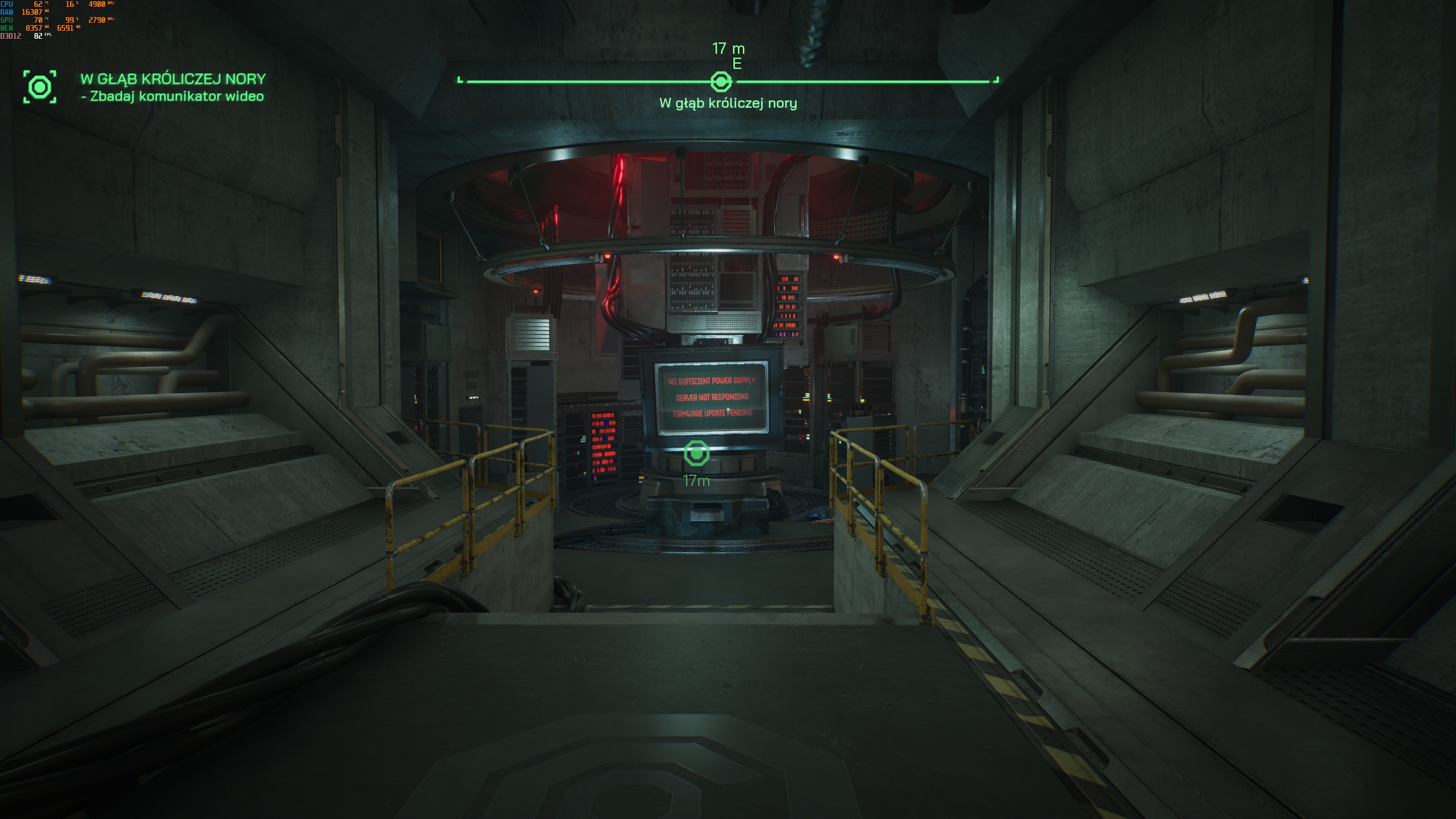This screenshot has width=1456, height=819.
Task: Select the 'W głąb króliczej nory' quest title
Action: pos(173,78)
